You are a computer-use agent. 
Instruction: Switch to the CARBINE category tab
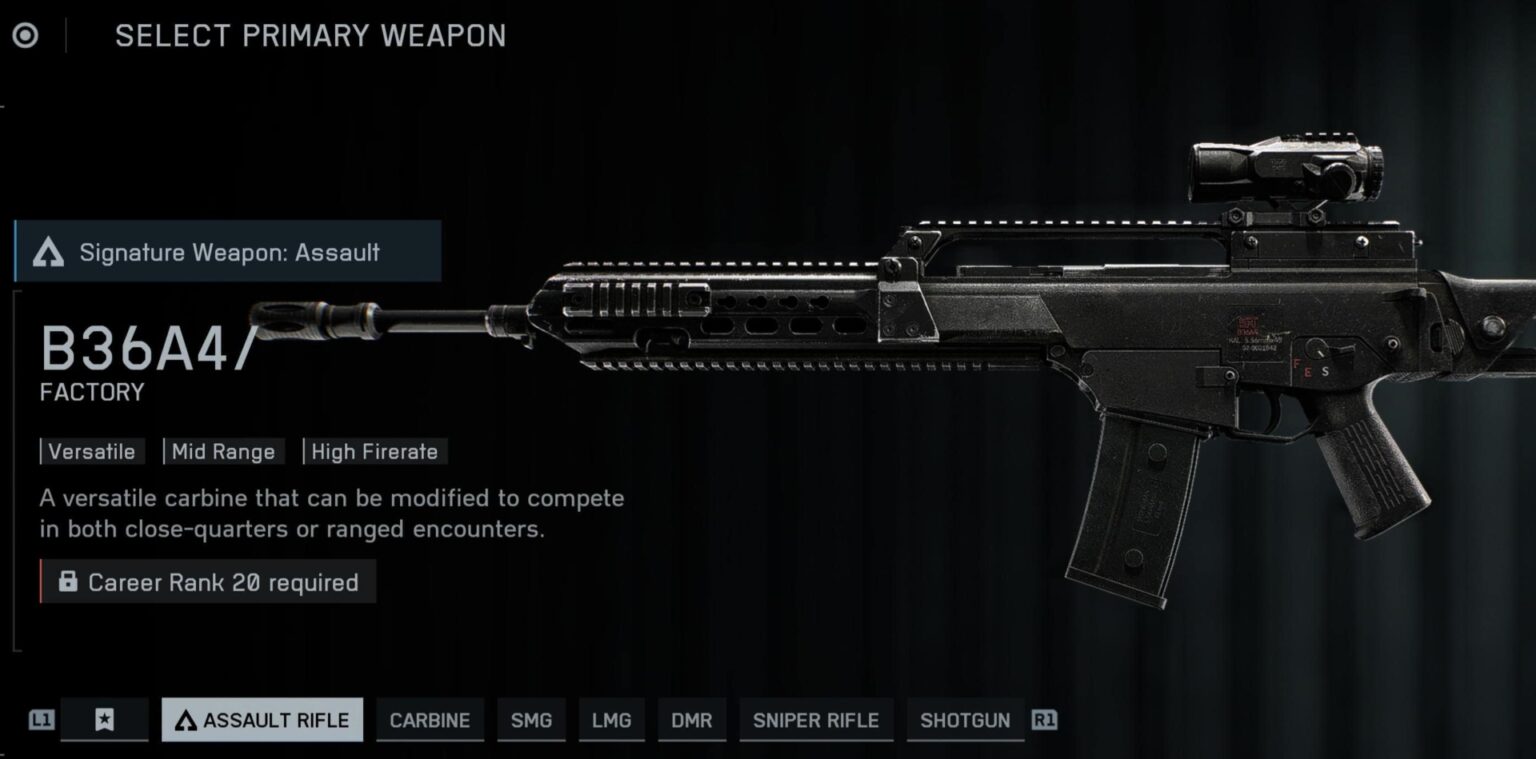[x=430, y=720]
